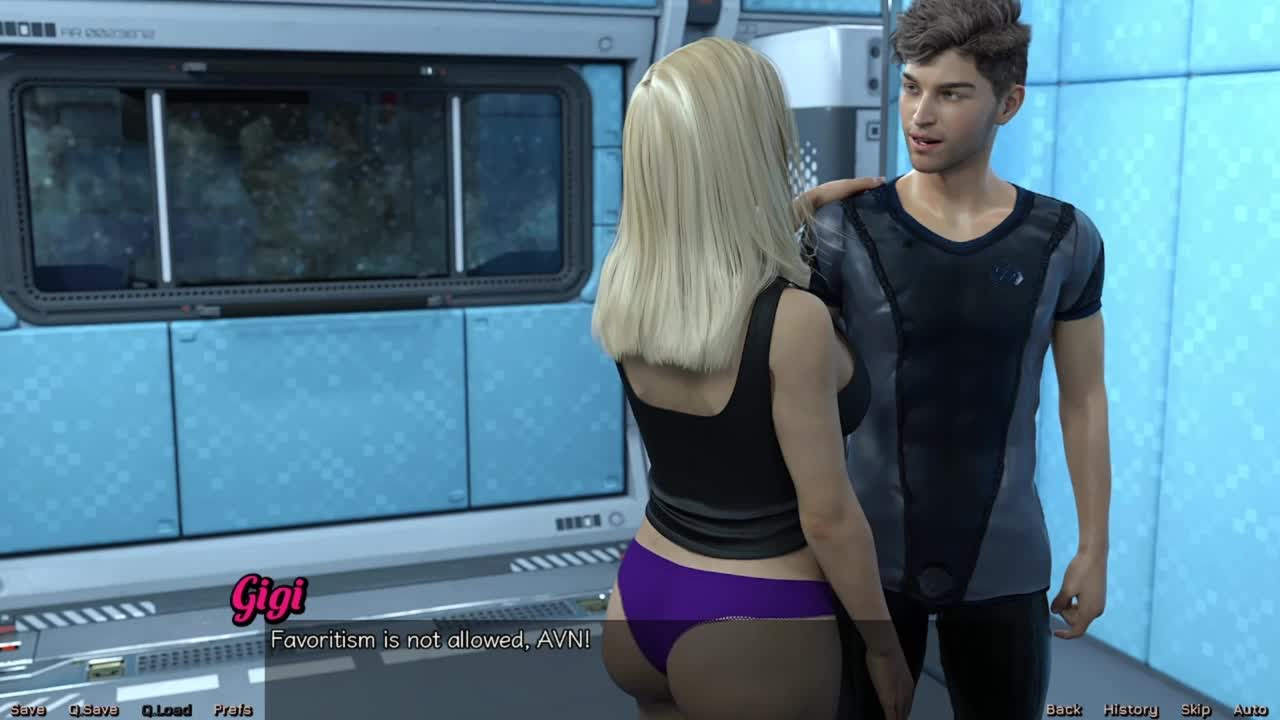Screen dimensions: 1280x720
Task: Activate Skip mode
Action: pos(1196,710)
